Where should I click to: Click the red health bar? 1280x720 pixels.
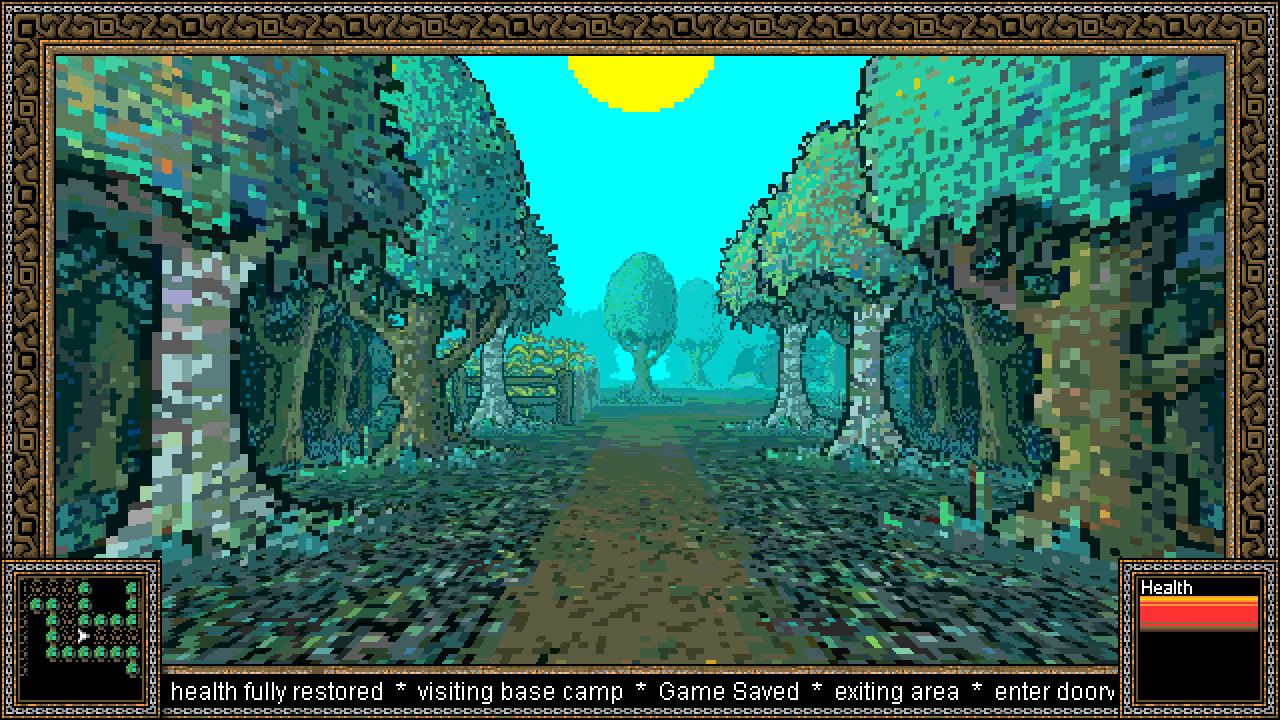tap(1200, 610)
